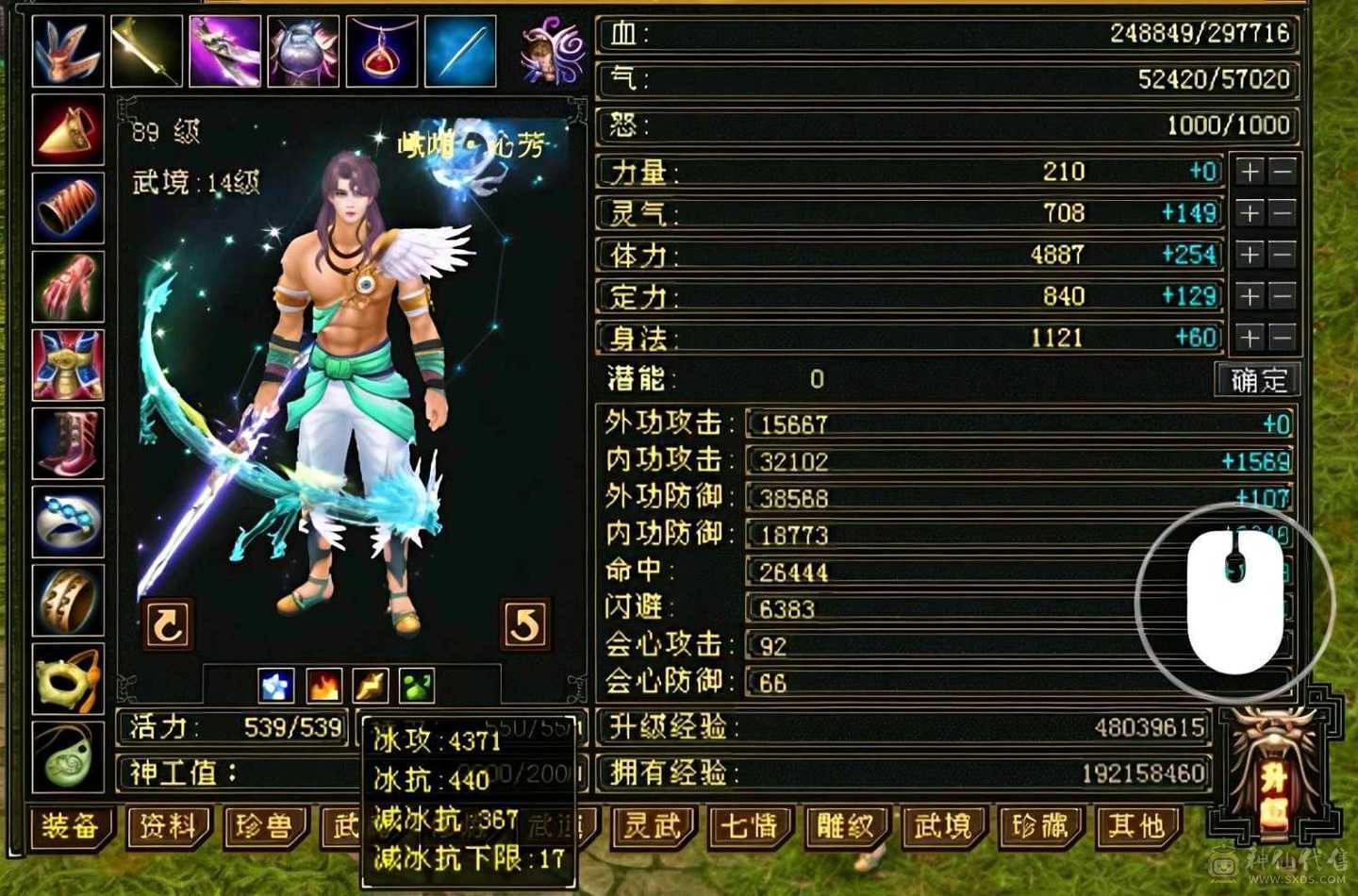Rotate the character model left

[x=170, y=622]
